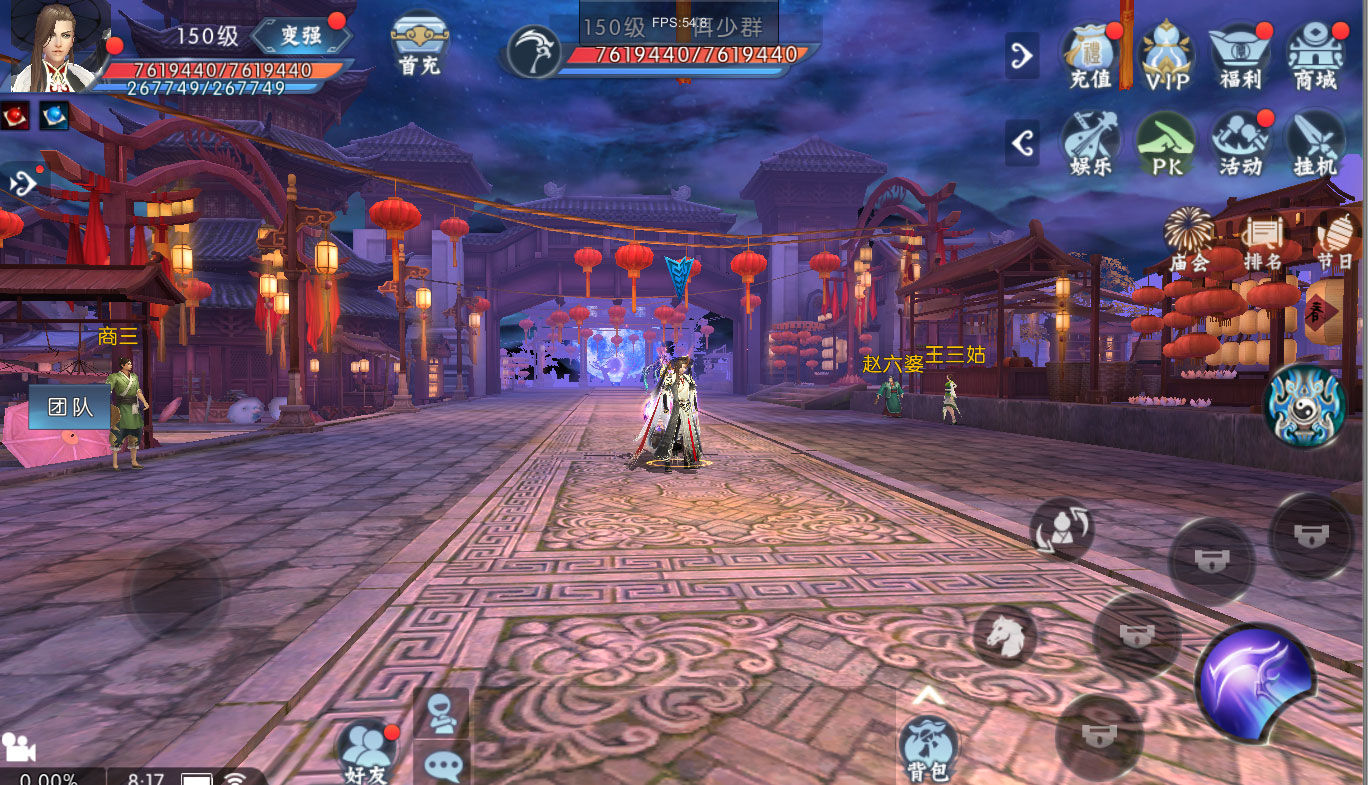
Task: Open the VIP privileges screen
Action: coord(1166,55)
